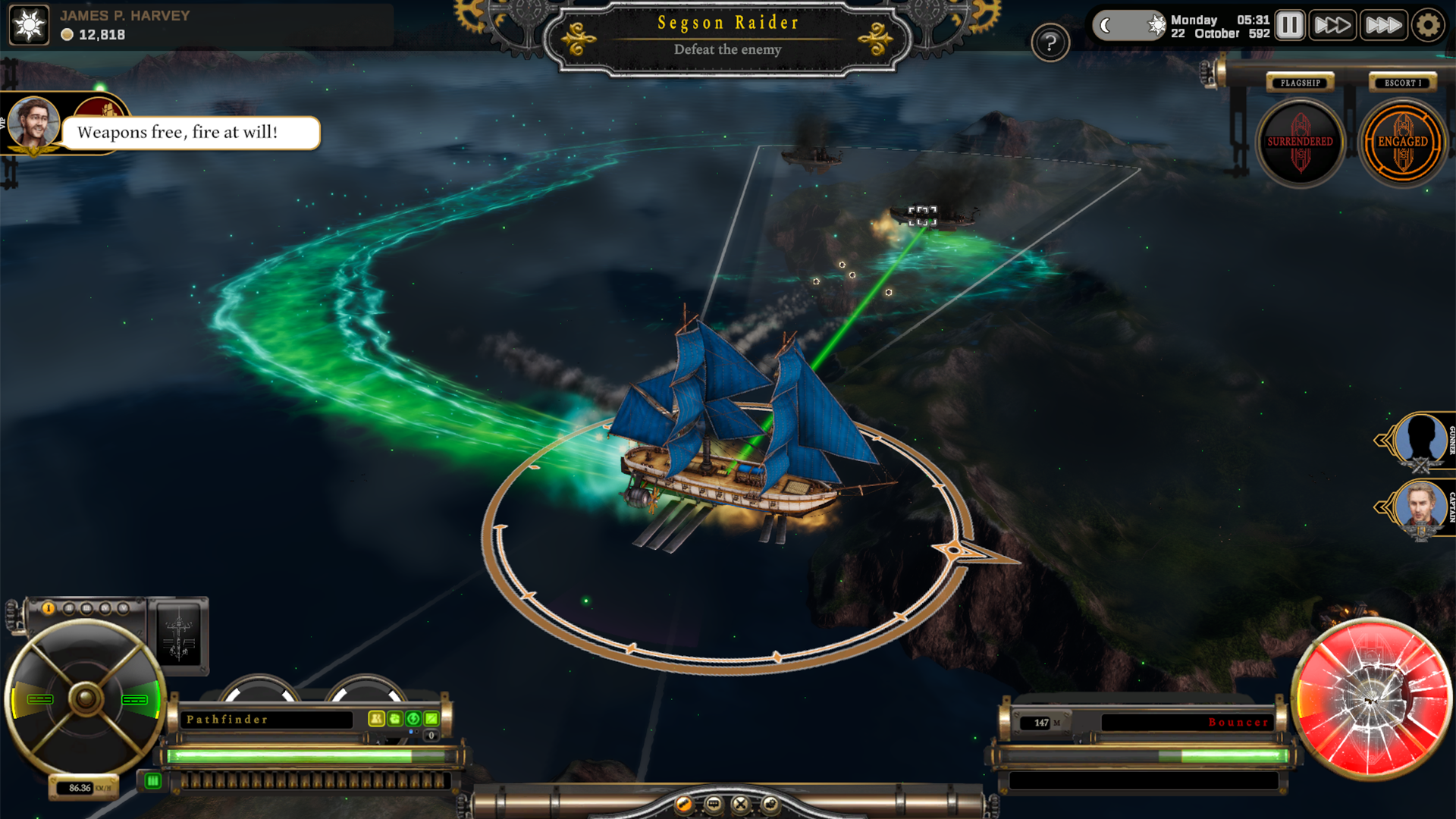1456x819 pixels.
Task: Click the sun emblem in the top-left corner
Action: [x=28, y=25]
